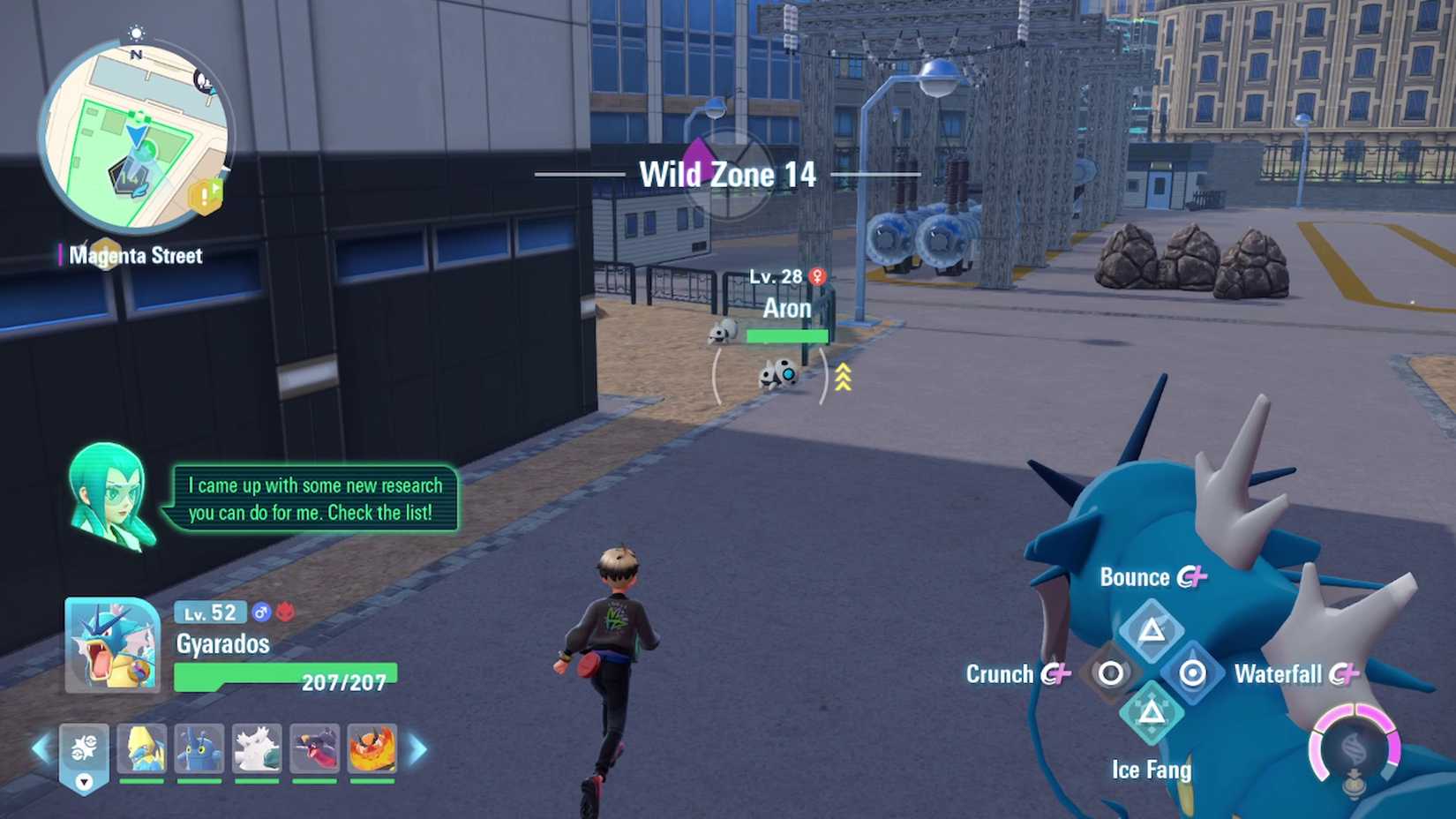
Task: Click the female symbol next to Aron's level
Action: (x=819, y=275)
